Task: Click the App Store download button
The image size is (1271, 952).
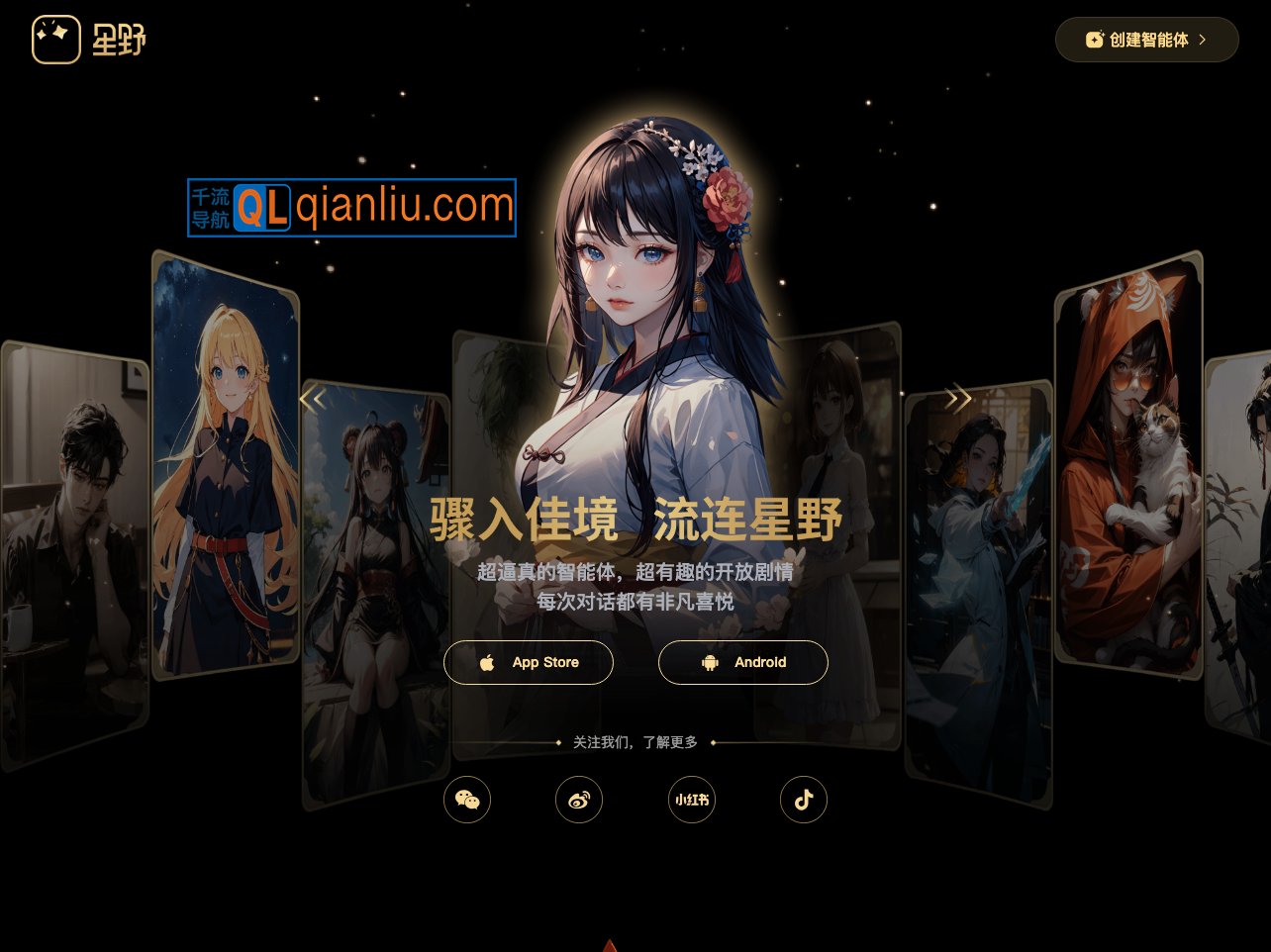Action: click(x=528, y=662)
